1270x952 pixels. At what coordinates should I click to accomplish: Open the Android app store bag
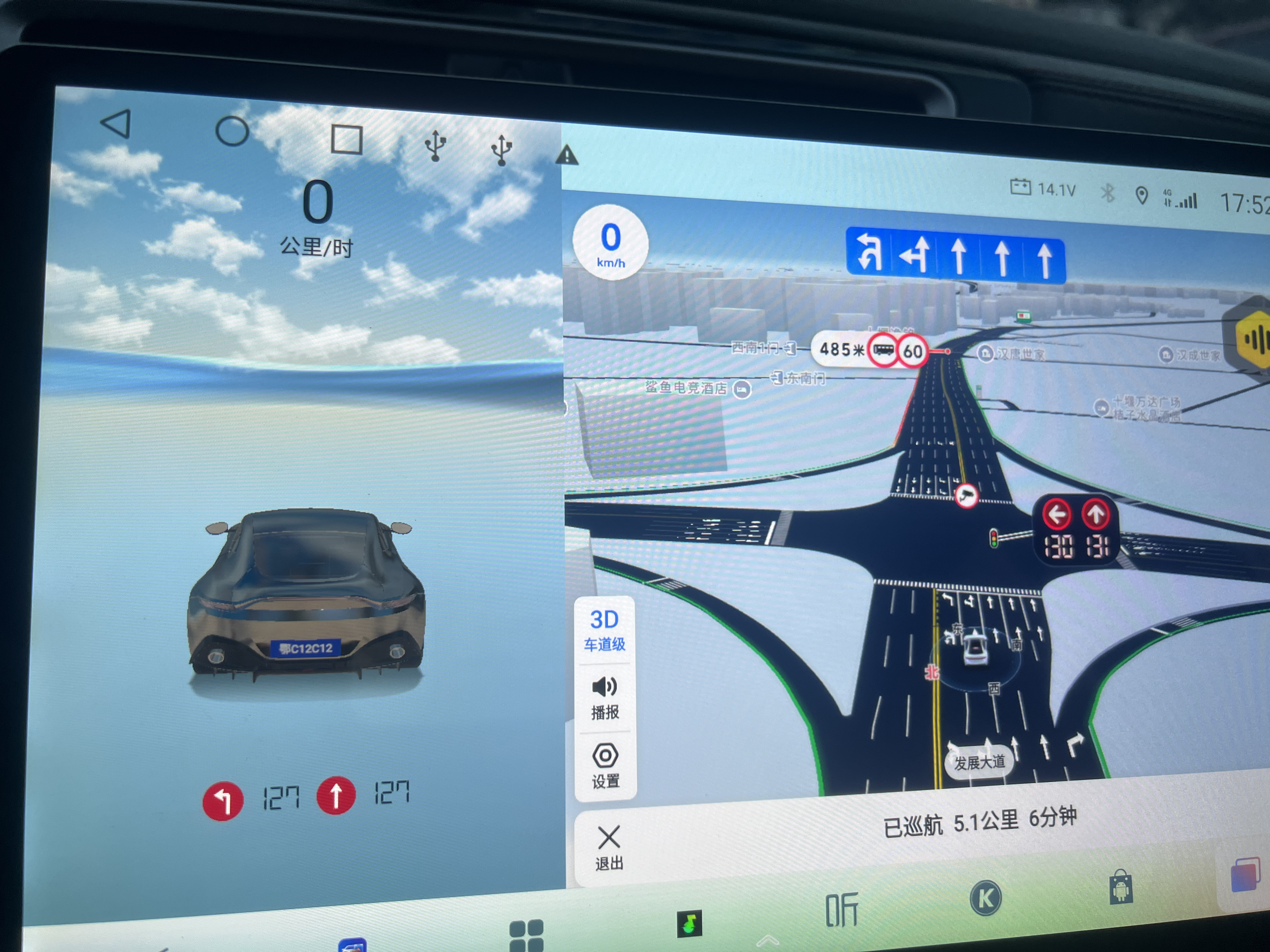(x=1121, y=888)
